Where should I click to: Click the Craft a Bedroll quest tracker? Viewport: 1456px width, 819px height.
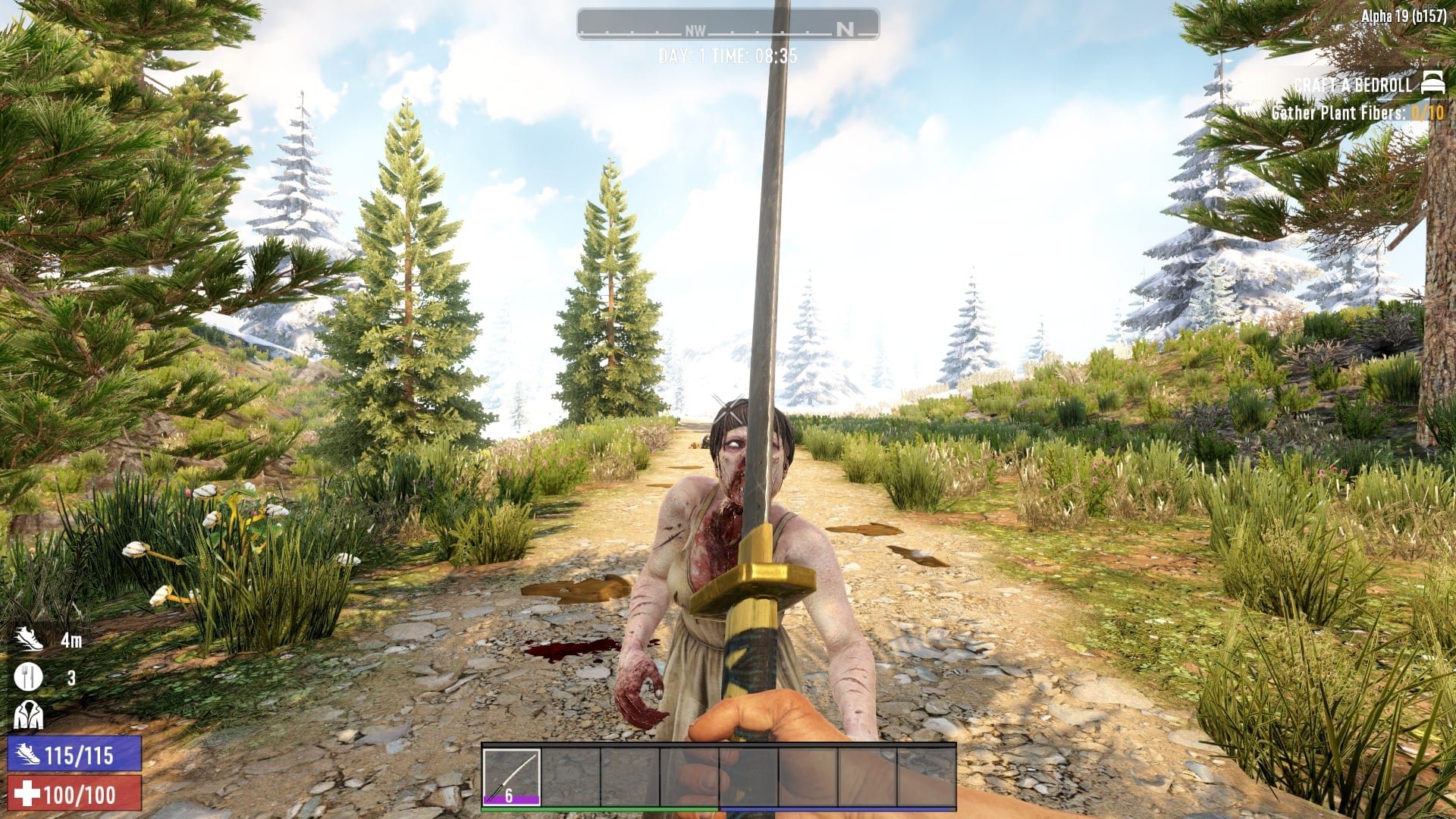pyautogui.click(x=1353, y=85)
